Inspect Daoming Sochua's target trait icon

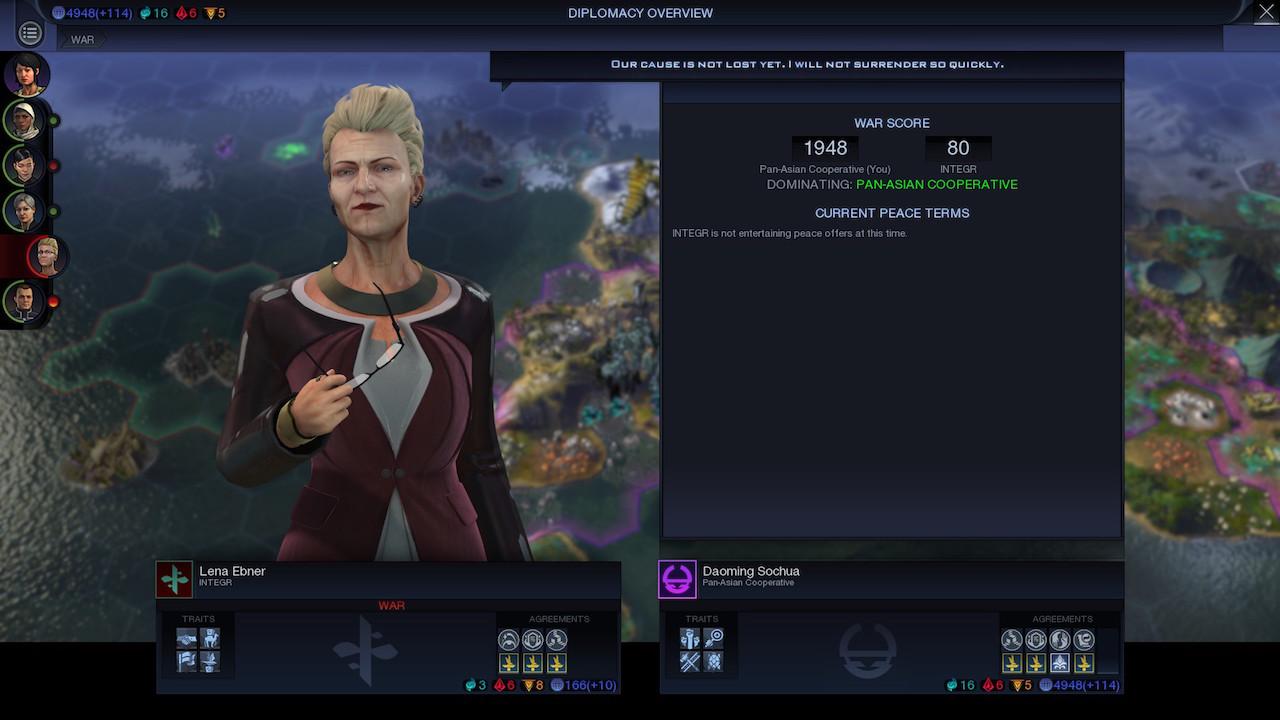(713, 639)
